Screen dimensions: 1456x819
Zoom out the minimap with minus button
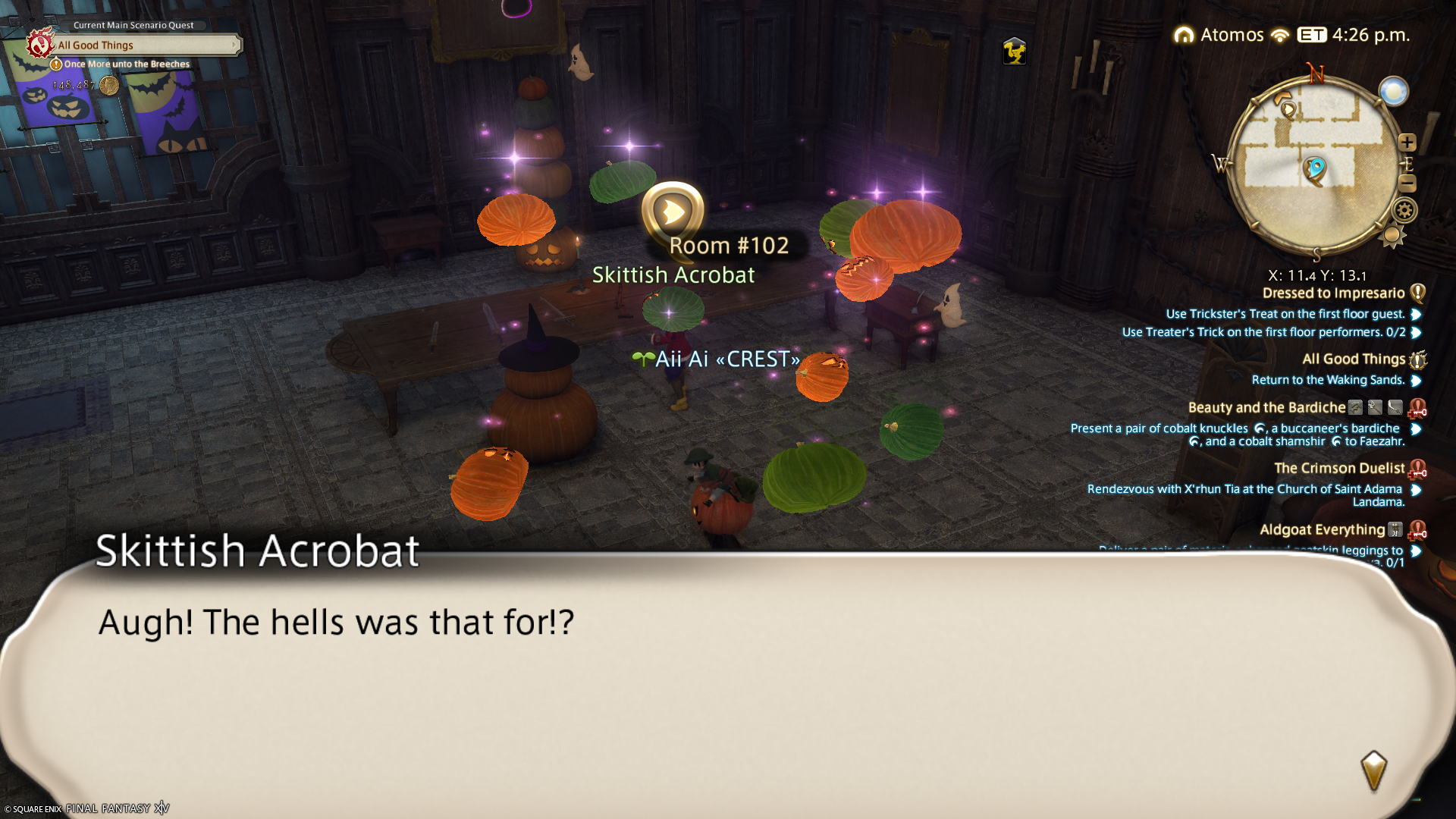[1407, 183]
